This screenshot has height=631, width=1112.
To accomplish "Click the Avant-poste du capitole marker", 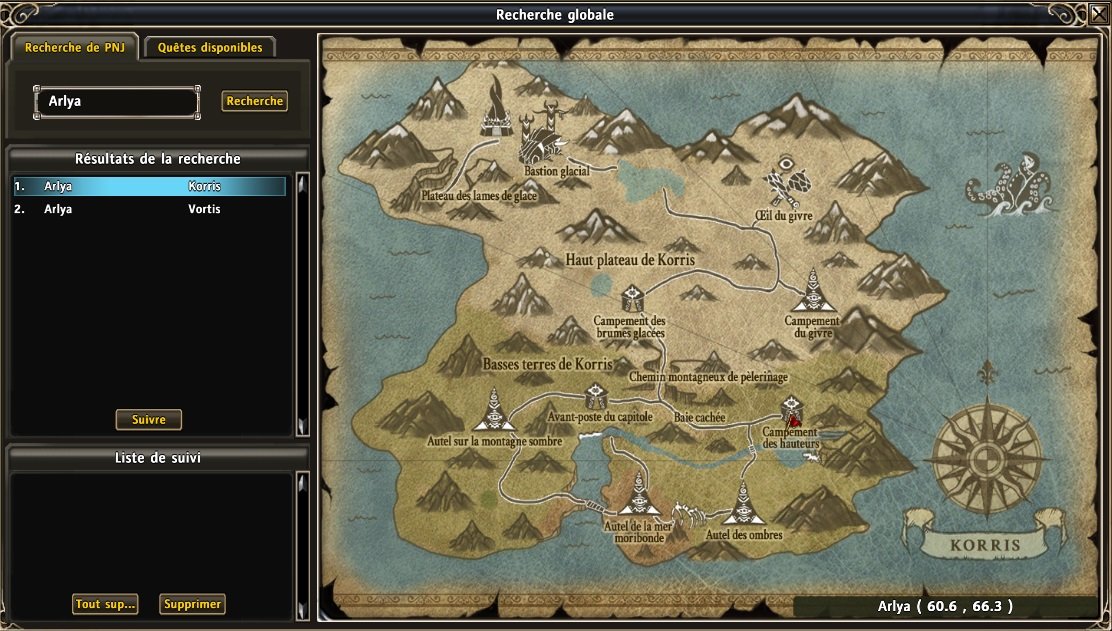I will (598, 394).
